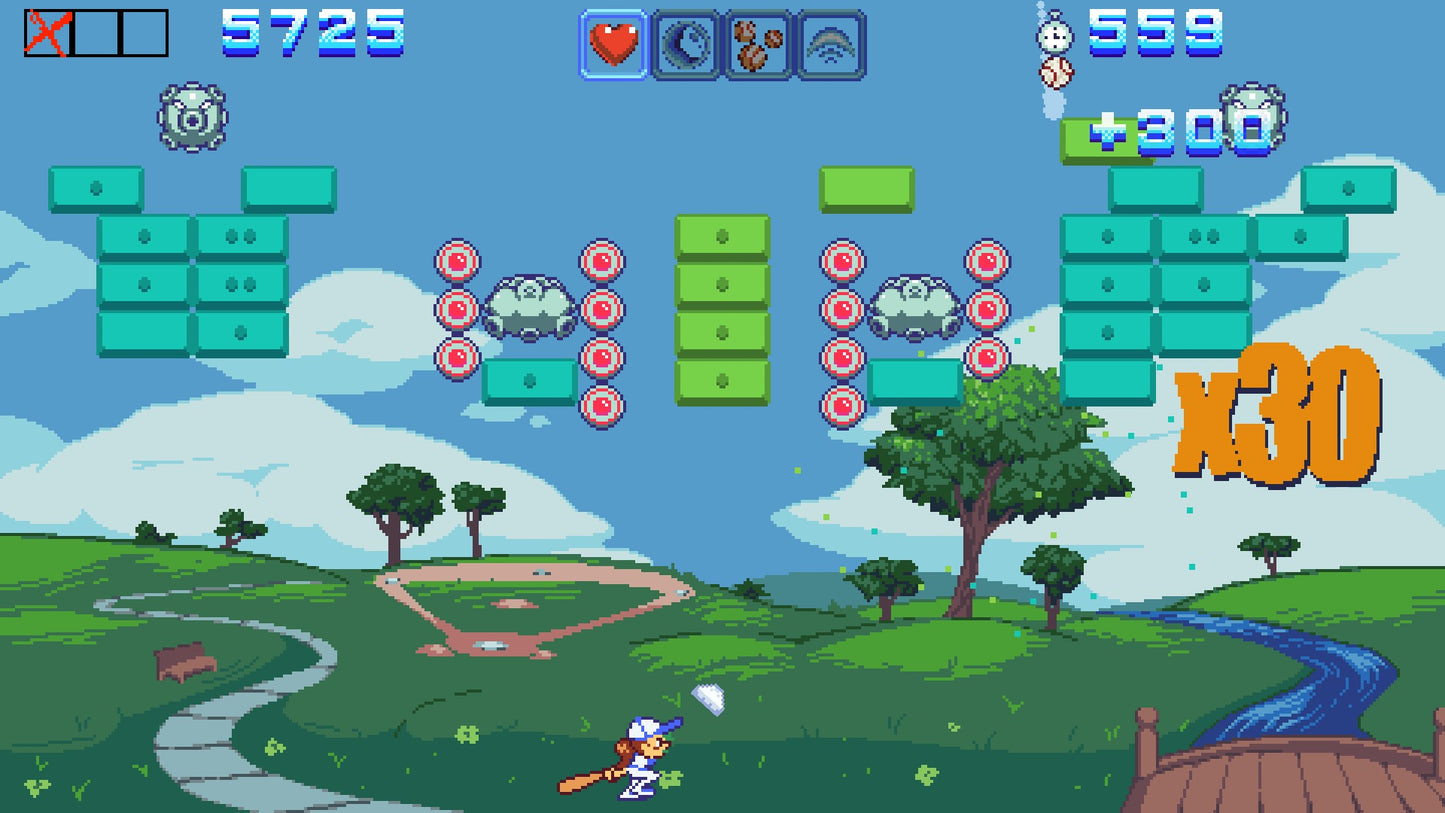Click the left red bullseye target column
Viewport: 1445px width, 813px height.
pyautogui.click(x=456, y=310)
